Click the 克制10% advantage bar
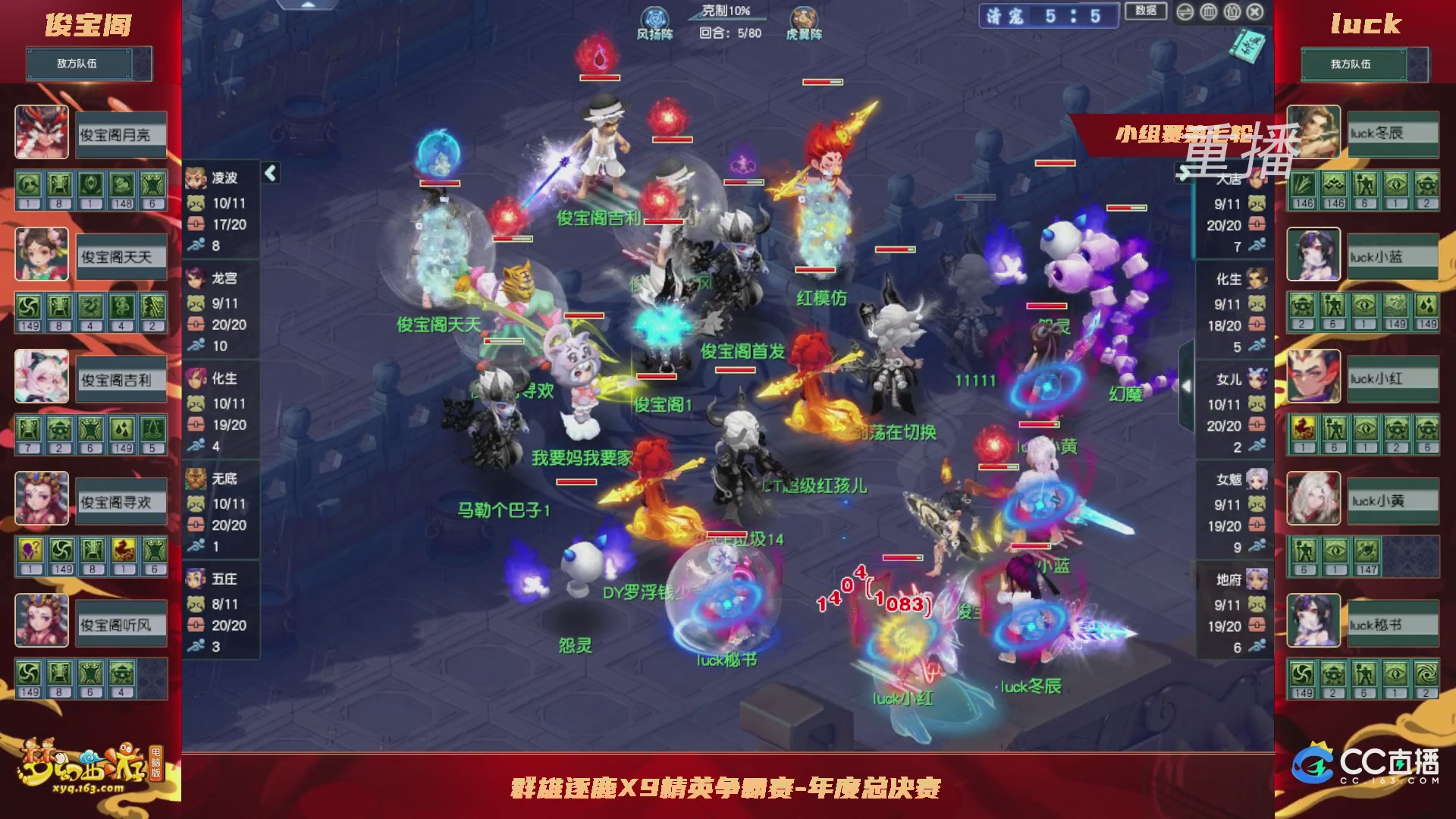The image size is (1456, 819). coord(724,11)
